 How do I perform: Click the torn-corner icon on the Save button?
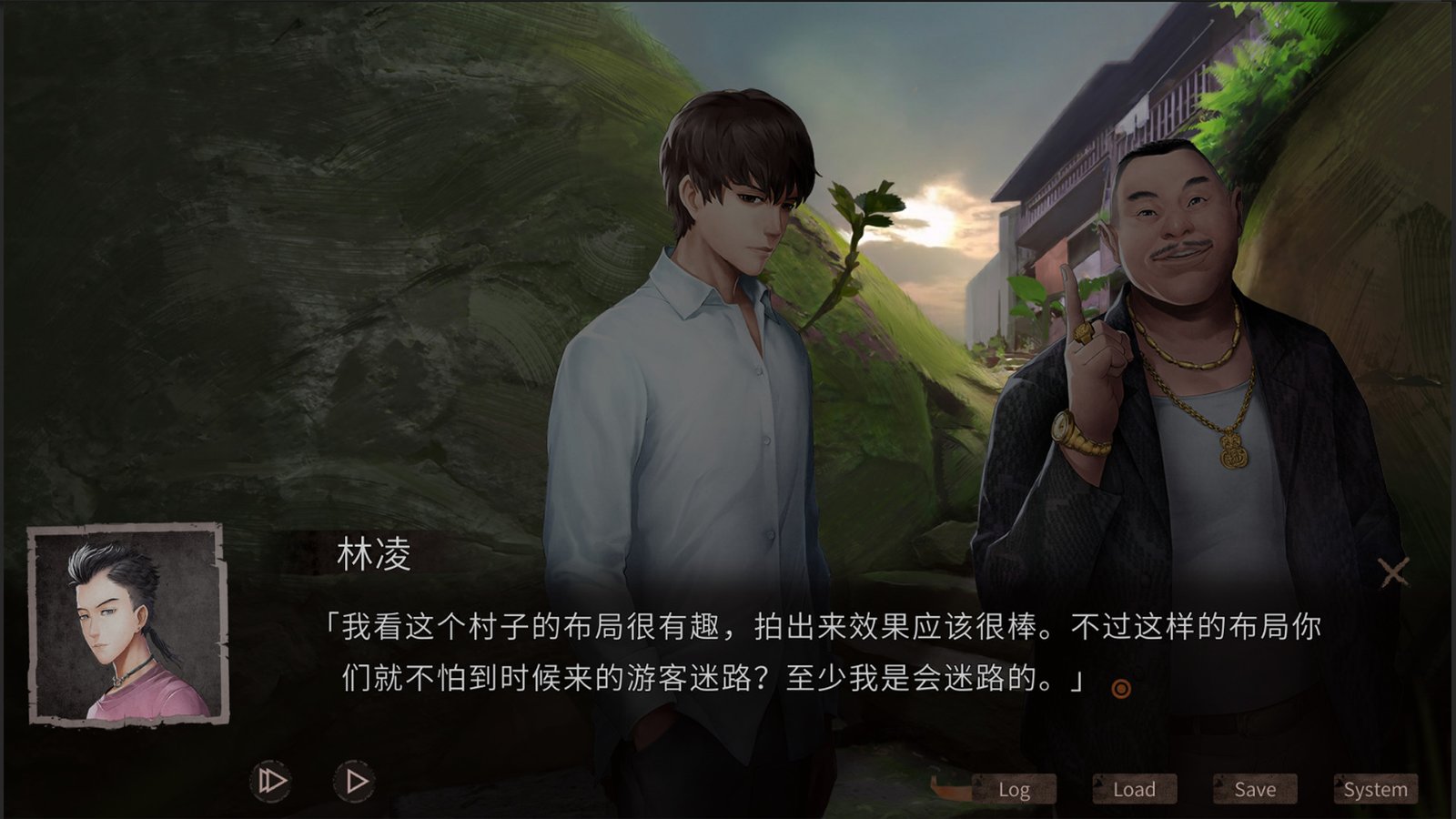[x=1219, y=784]
